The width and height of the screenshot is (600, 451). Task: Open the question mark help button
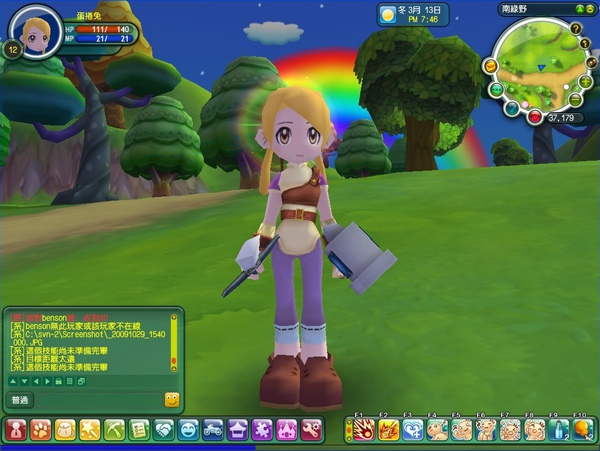pyautogui.click(x=575, y=29)
